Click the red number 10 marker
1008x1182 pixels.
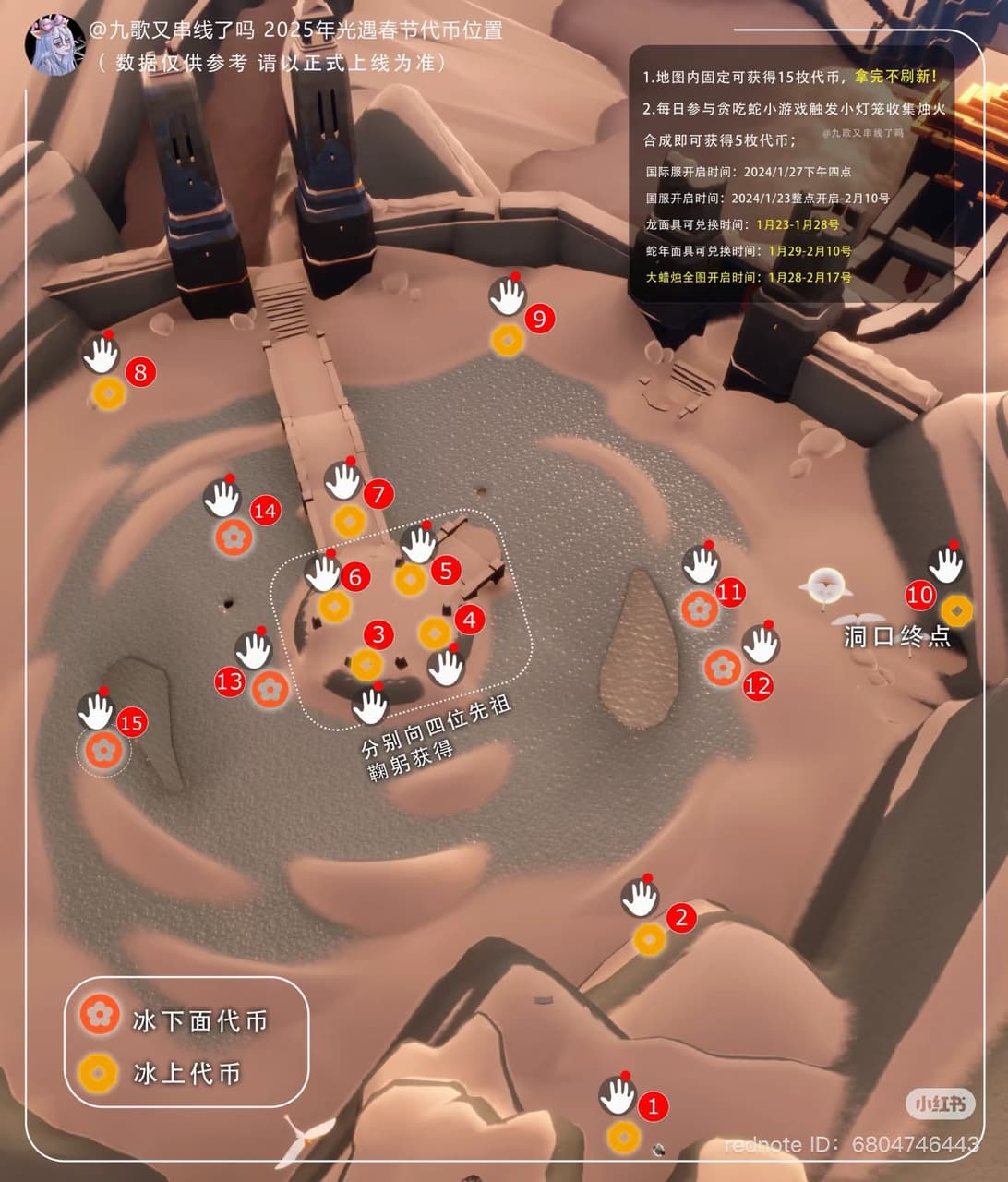tap(920, 596)
